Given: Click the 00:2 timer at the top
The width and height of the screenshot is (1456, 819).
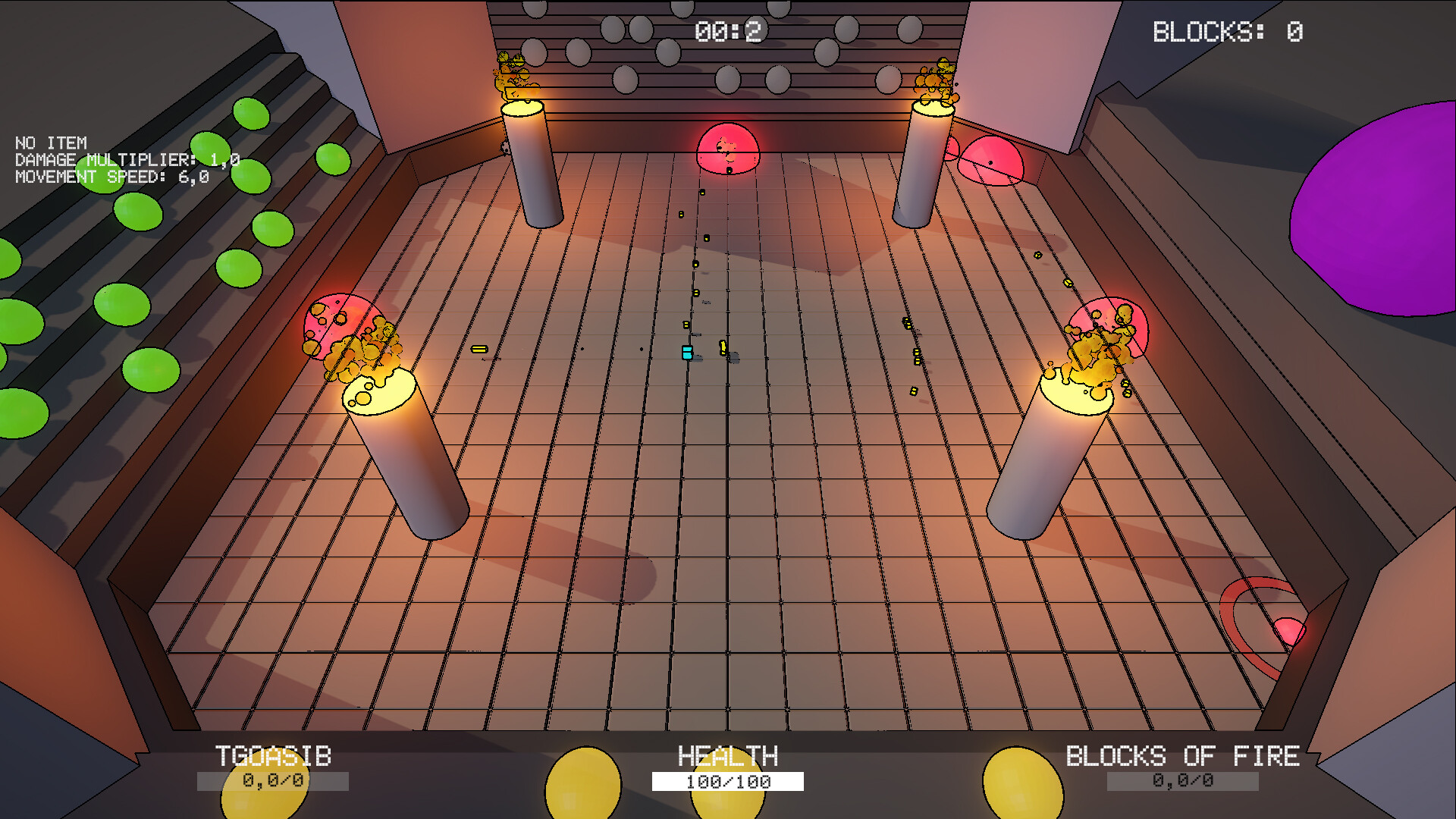Looking at the screenshot, I should [x=730, y=30].
